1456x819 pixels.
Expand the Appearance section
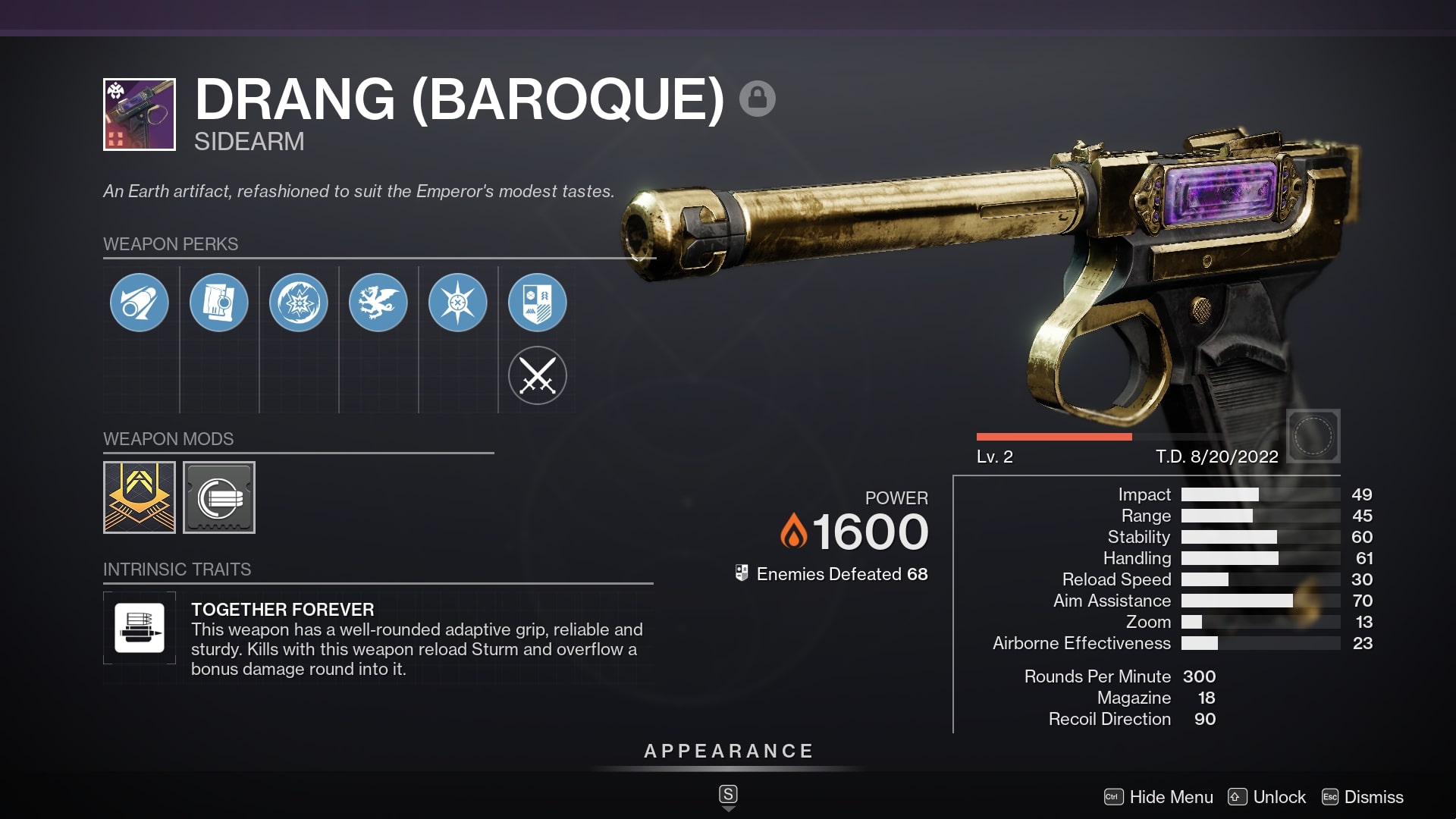click(x=727, y=752)
